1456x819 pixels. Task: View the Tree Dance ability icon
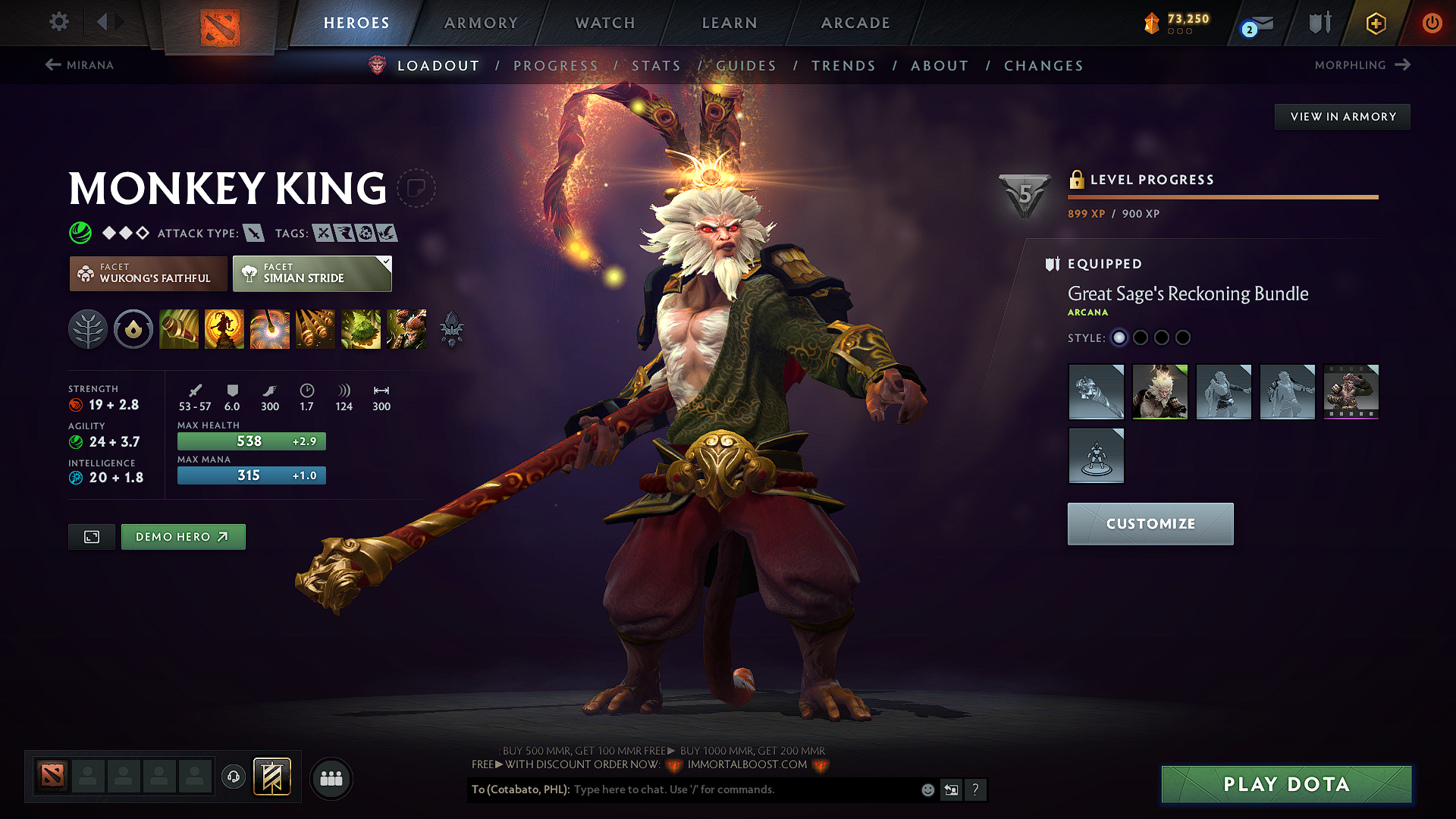224,329
